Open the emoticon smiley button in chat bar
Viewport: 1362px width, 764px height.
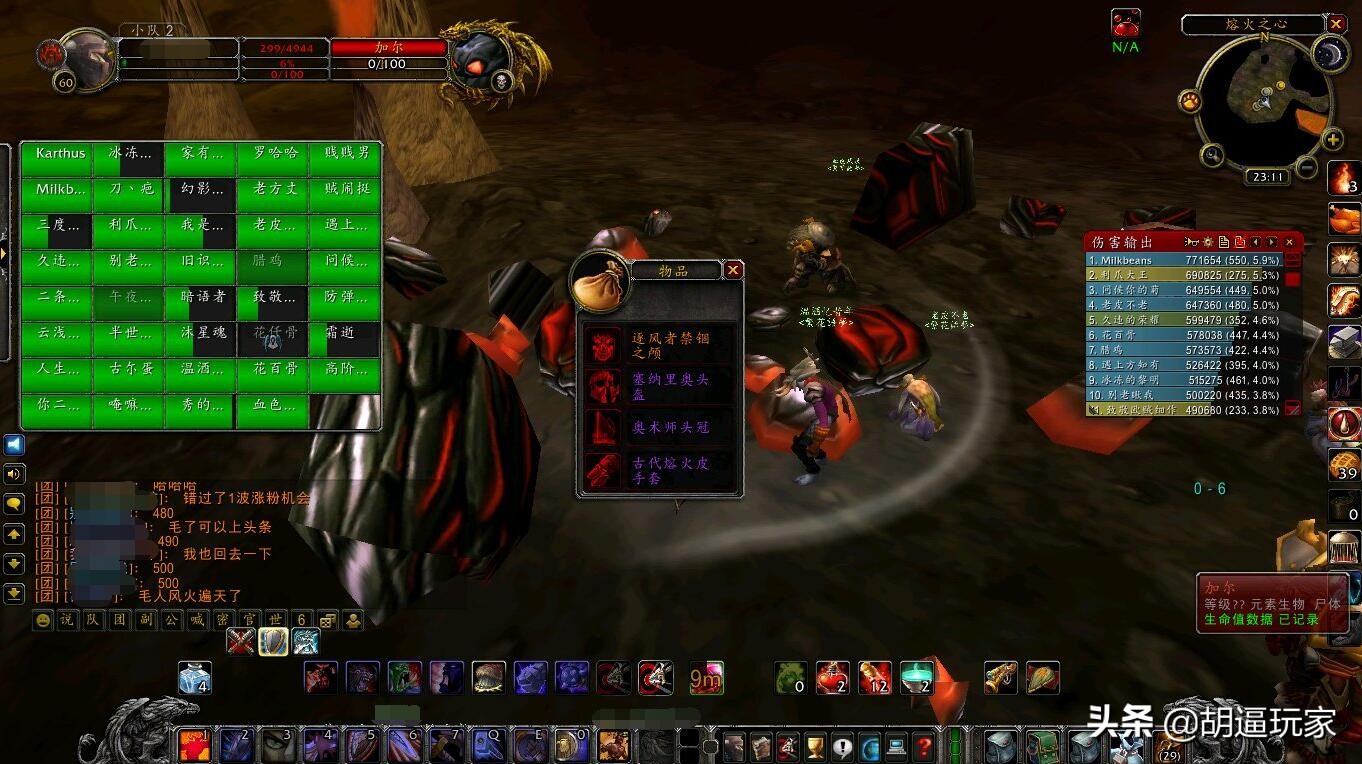point(43,620)
